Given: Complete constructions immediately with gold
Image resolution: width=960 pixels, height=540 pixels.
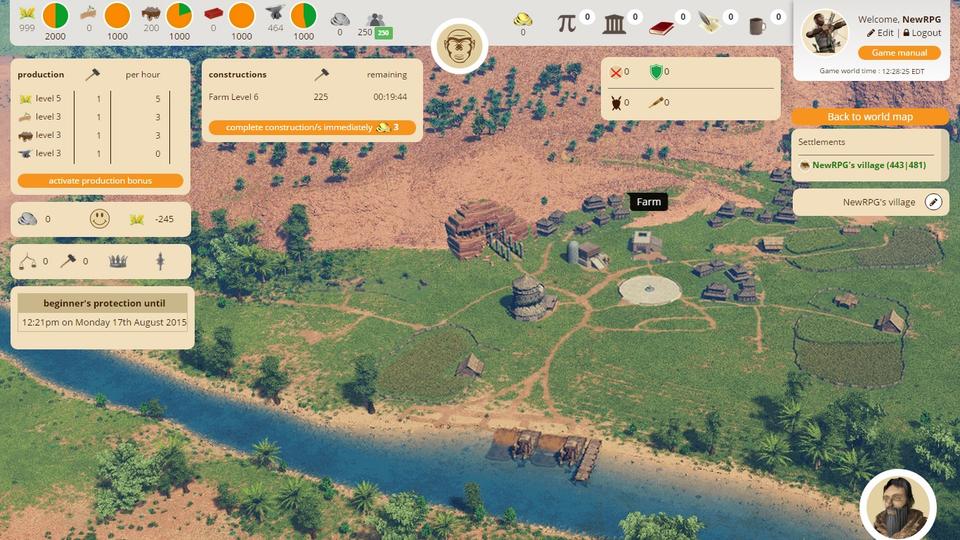Looking at the screenshot, I should point(311,128).
